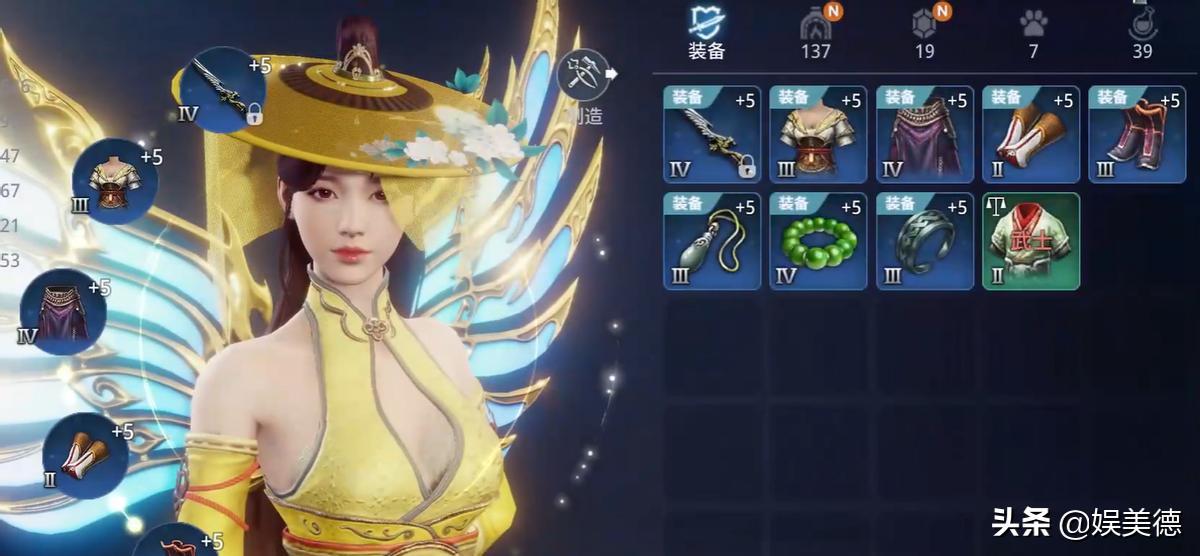Select the tier III chest armor inventory item
1200x556 pixels.
tap(818, 134)
